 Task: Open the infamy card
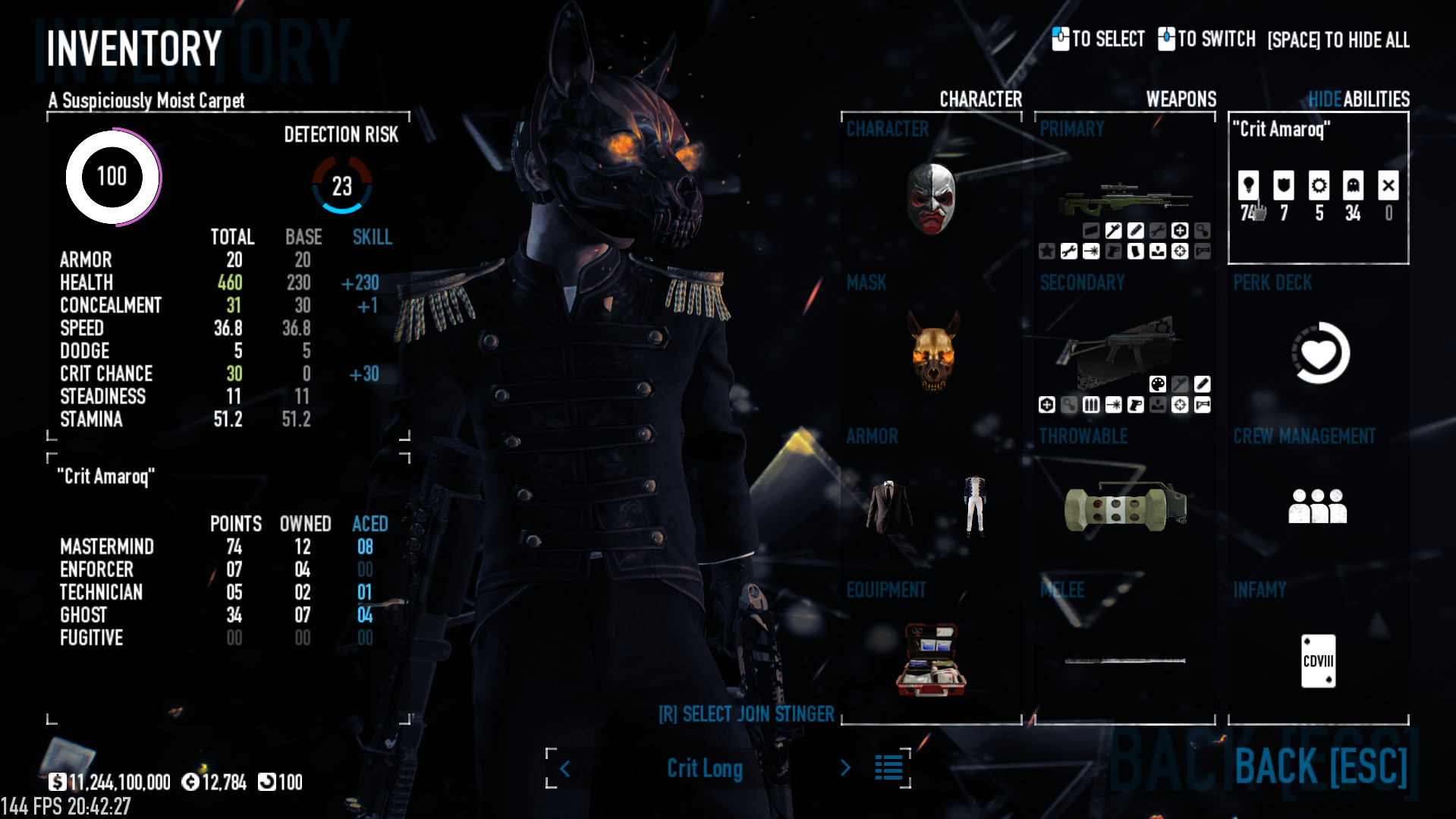[1318, 660]
